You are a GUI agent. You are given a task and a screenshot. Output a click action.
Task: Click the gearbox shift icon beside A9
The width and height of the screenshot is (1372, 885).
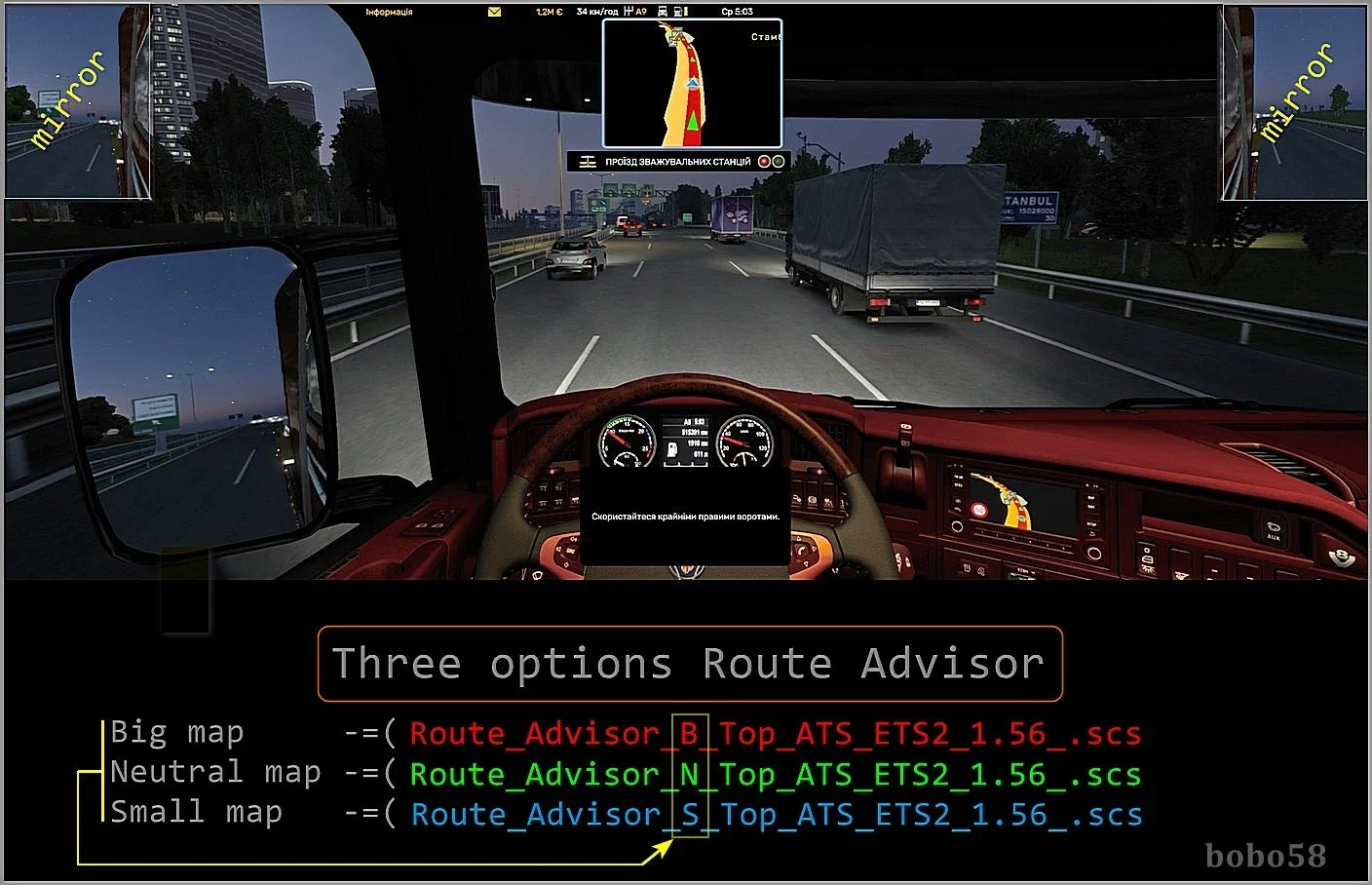tap(629, 11)
